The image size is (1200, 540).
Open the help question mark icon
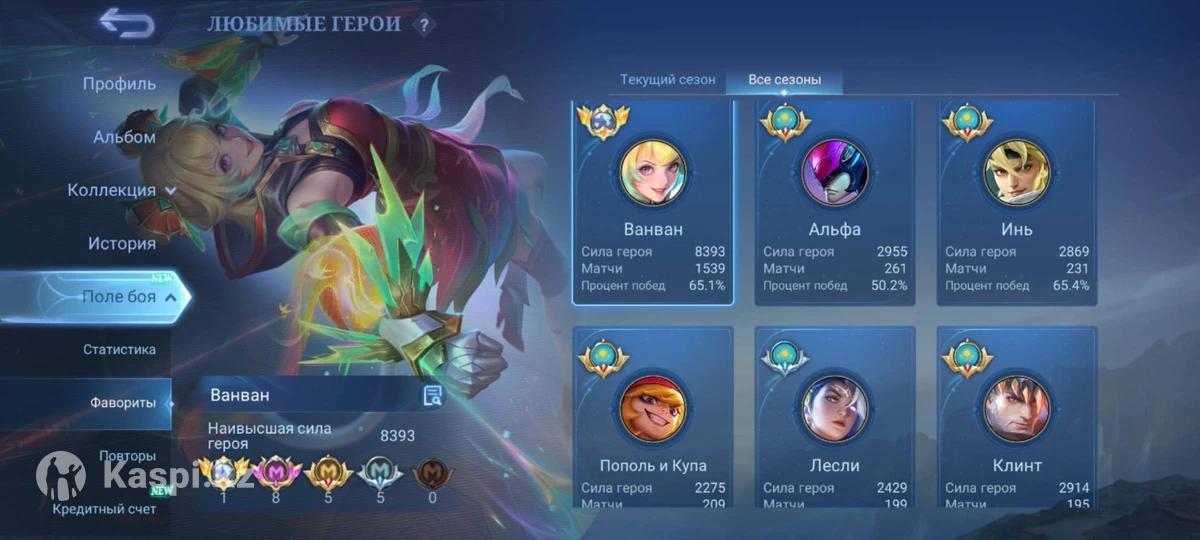coord(424,25)
